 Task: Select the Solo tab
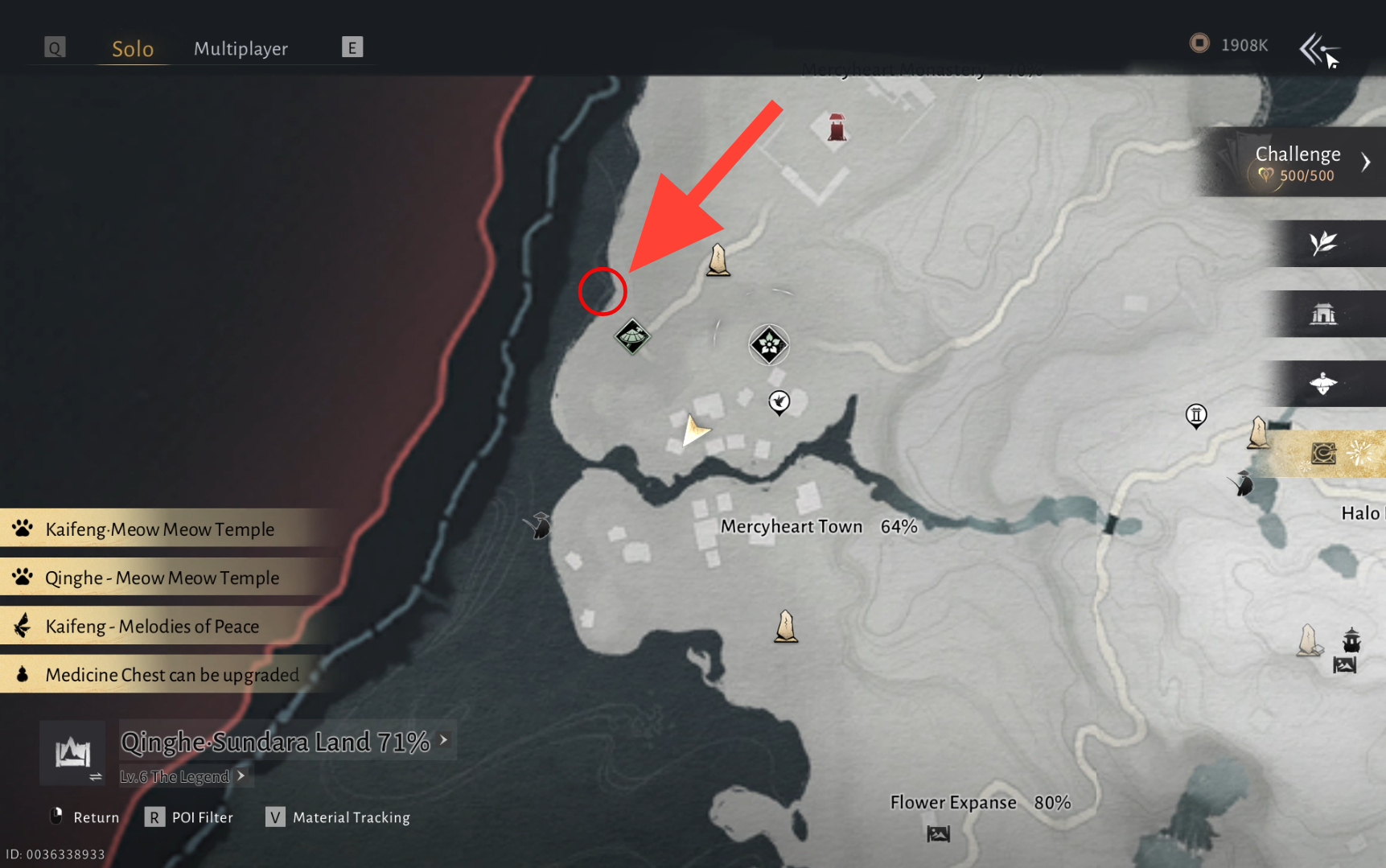tap(133, 48)
